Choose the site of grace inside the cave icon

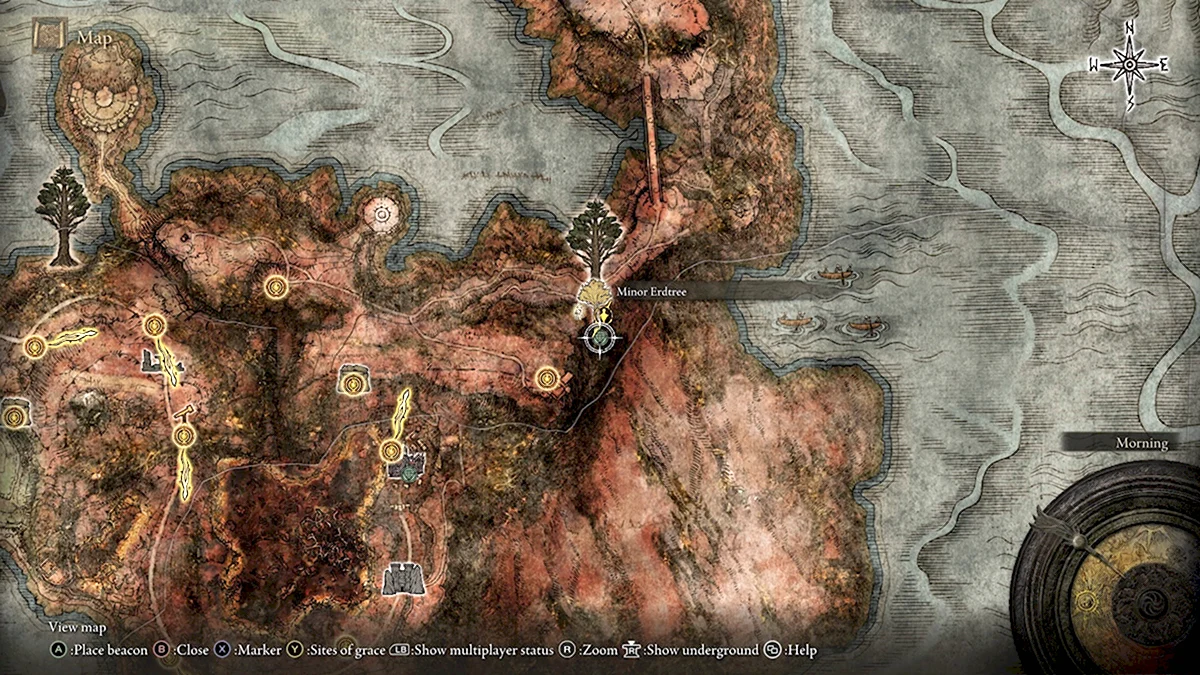click(352, 381)
